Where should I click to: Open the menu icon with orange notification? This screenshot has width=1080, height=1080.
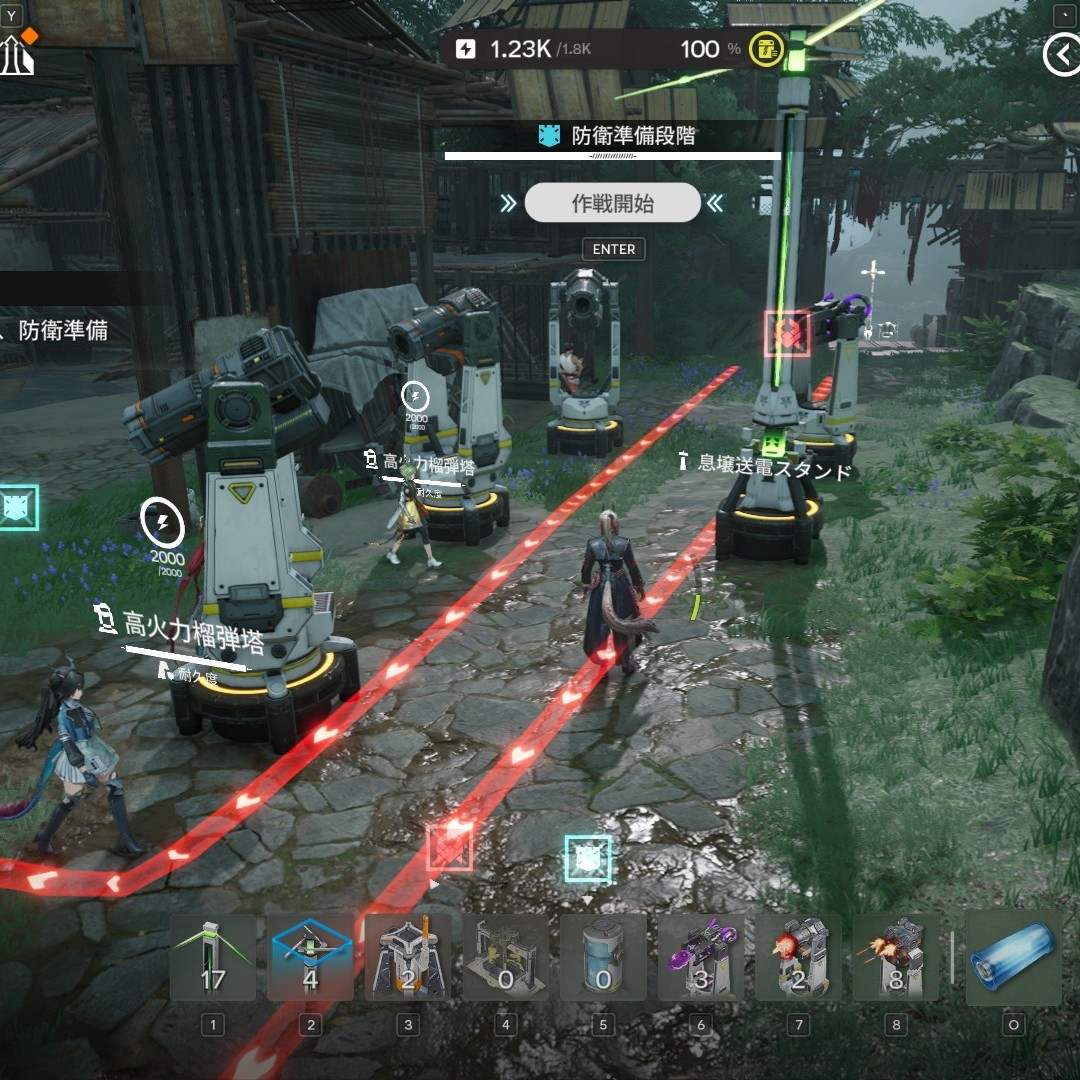tap(17, 55)
